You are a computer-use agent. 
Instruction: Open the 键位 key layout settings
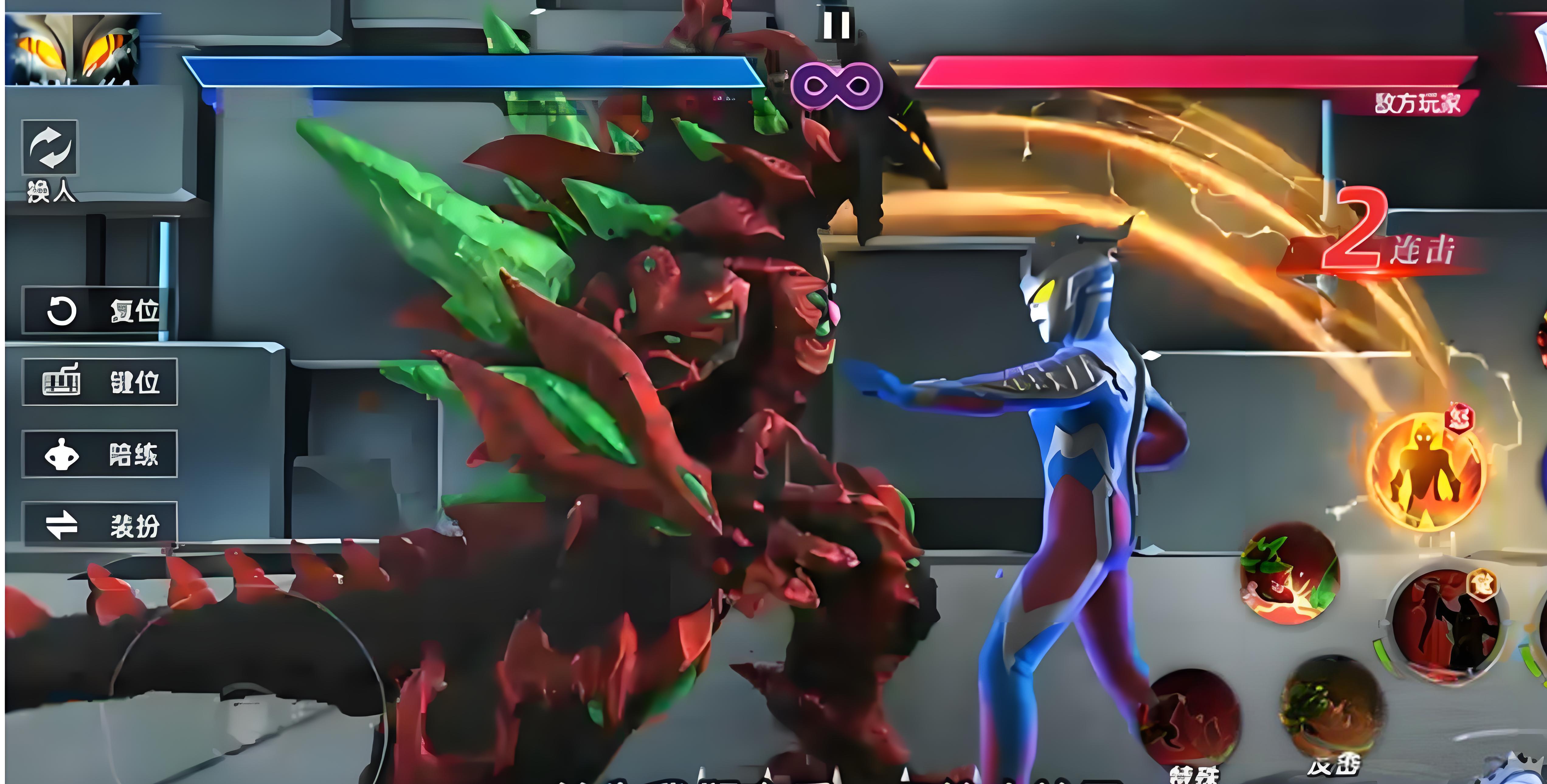tap(100, 382)
